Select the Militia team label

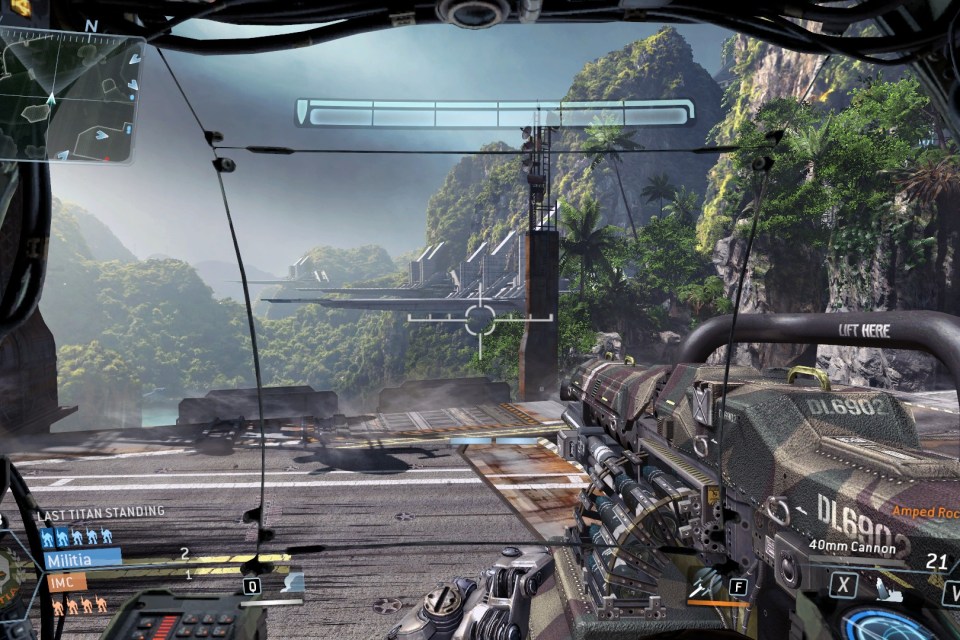pyautogui.click(x=80, y=559)
